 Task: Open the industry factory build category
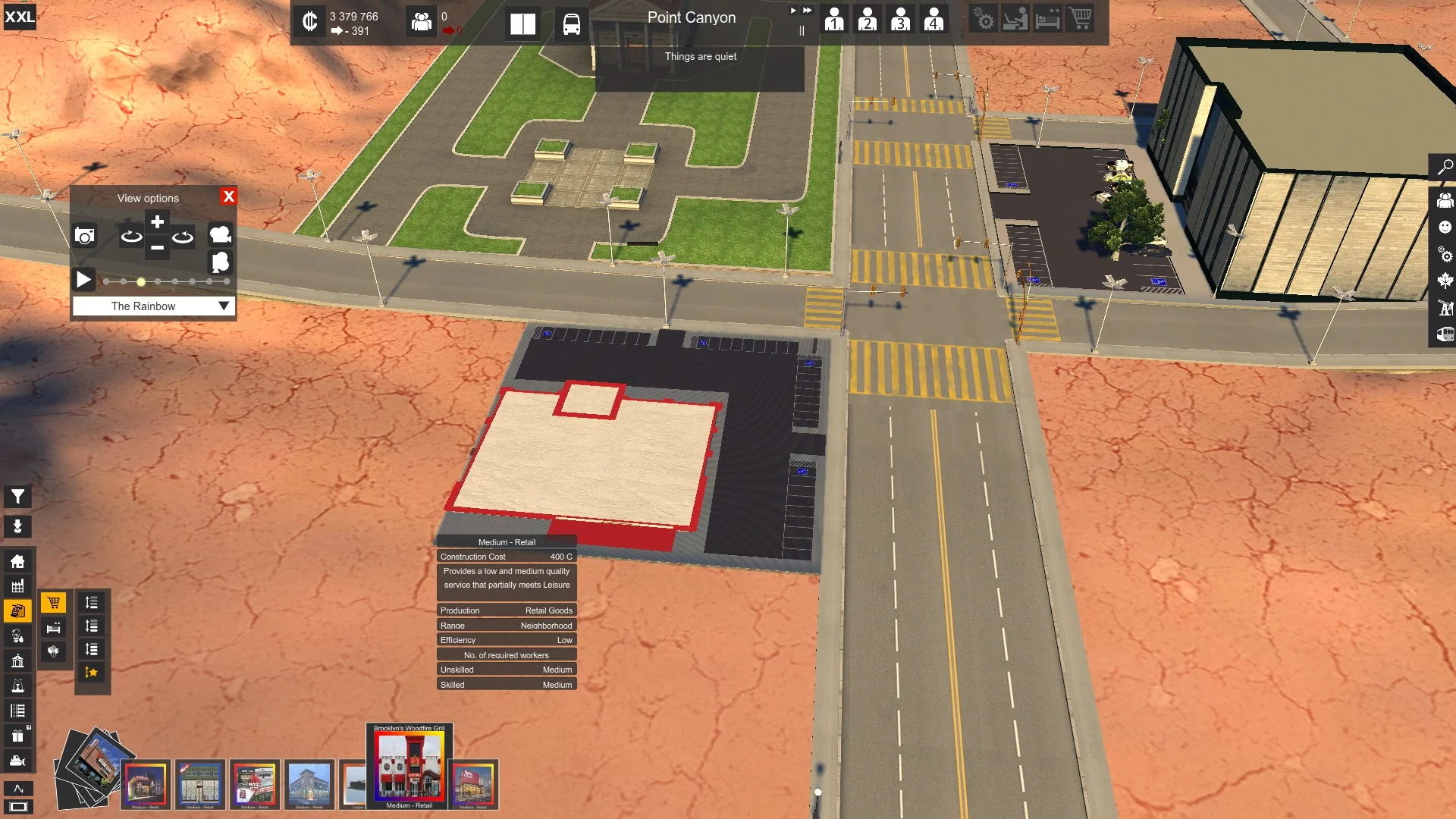tap(17, 586)
